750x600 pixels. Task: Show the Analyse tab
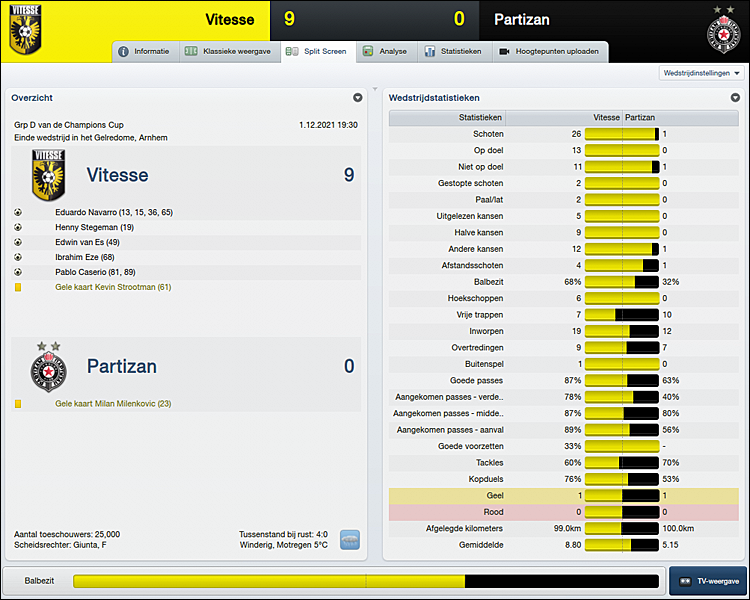385,51
